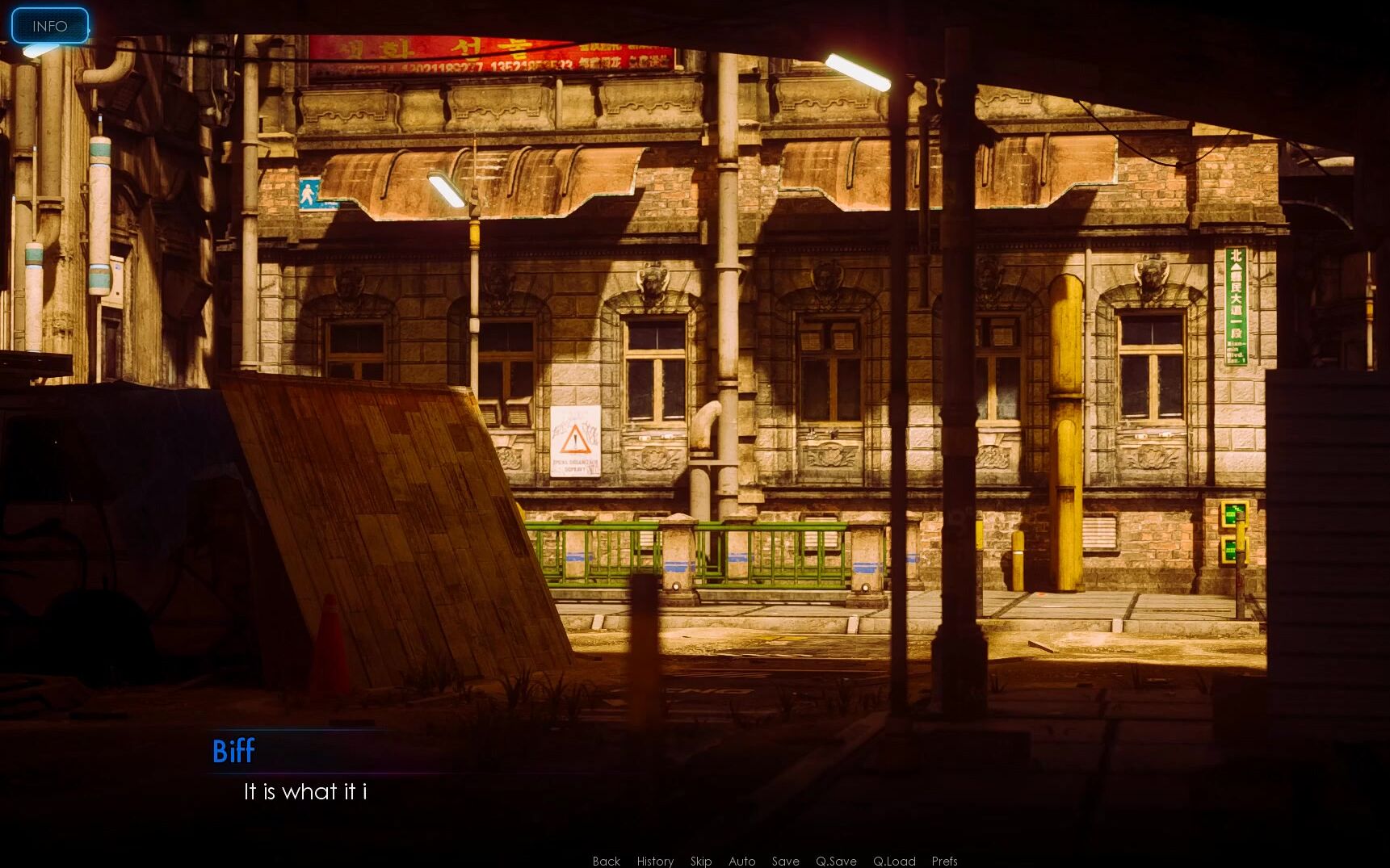The image size is (1390, 868).
Task: Open the Save menu
Action: (x=785, y=861)
